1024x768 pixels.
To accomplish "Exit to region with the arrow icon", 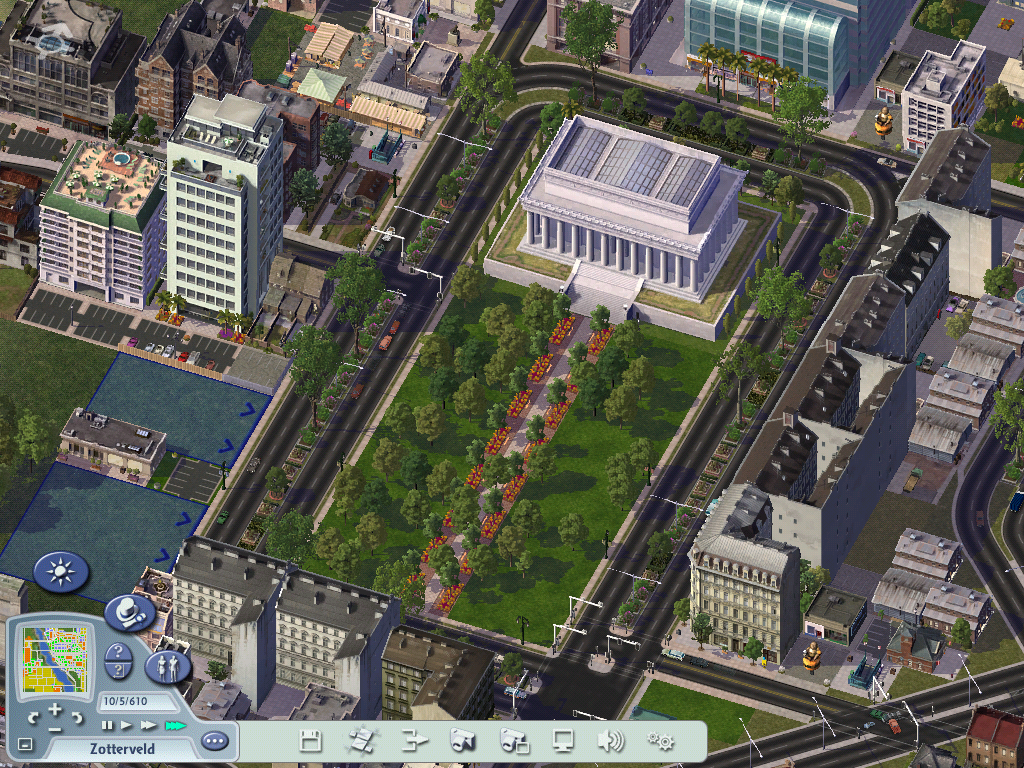I will pyautogui.click(x=414, y=741).
